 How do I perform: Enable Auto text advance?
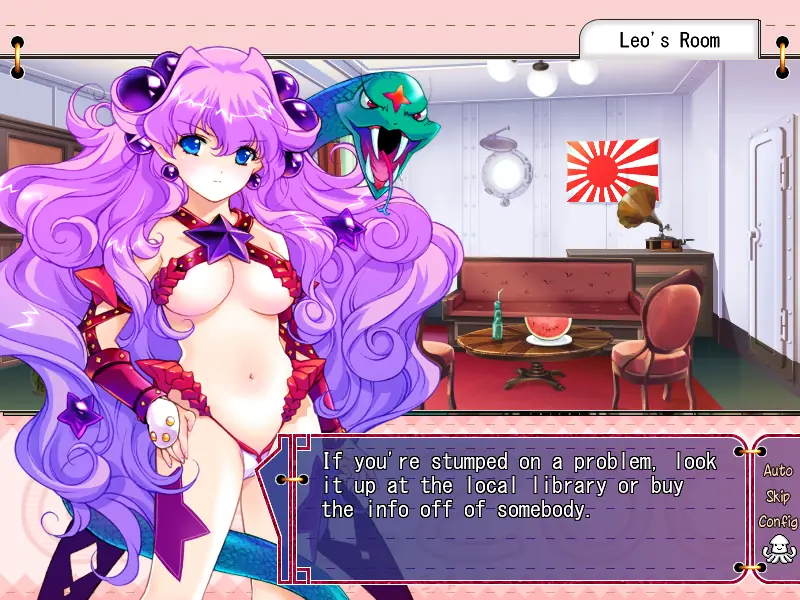tap(777, 470)
